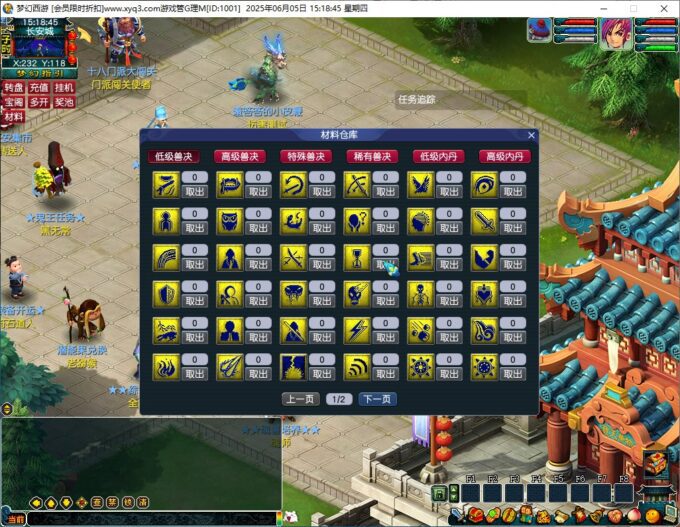This screenshot has width=680, height=527.
Task: Choose the 高级内丹 tab
Action: 503,156
